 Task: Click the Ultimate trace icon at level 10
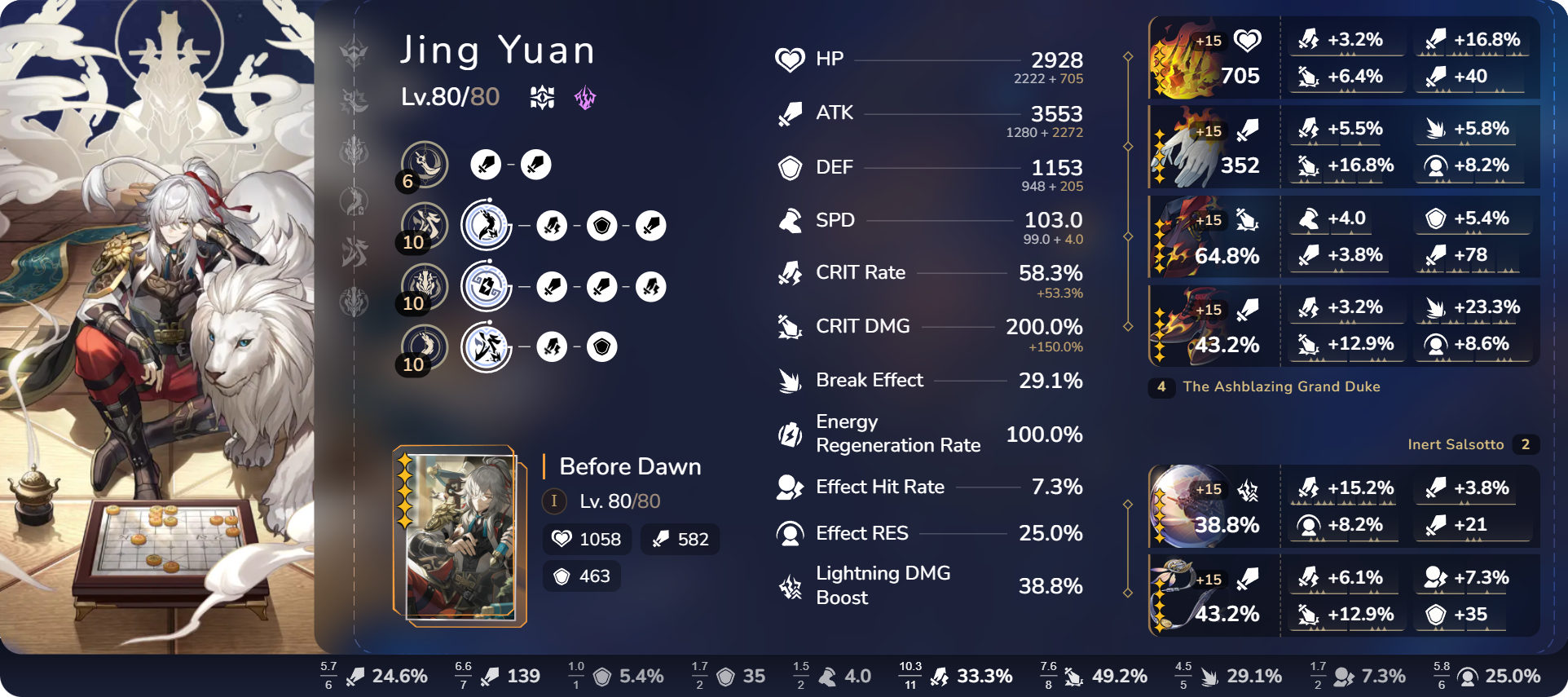pyautogui.click(x=424, y=287)
